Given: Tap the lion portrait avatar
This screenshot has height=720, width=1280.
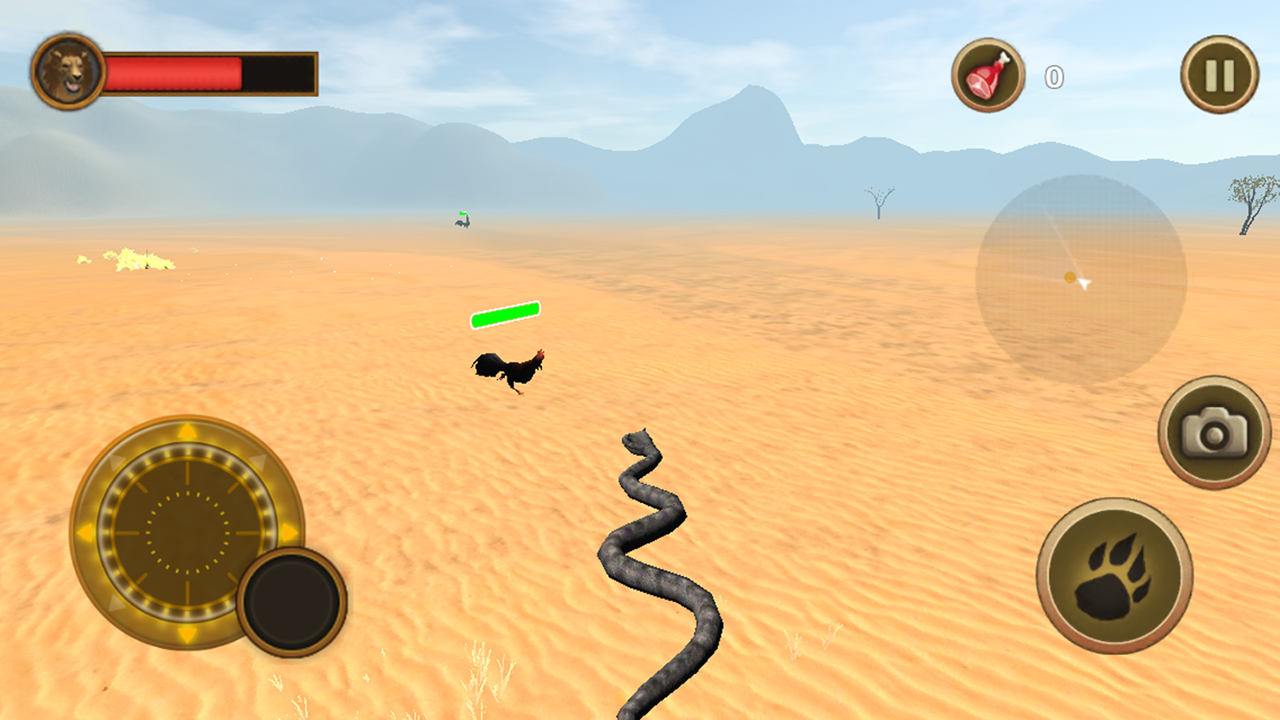Looking at the screenshot, I should click(x=66, y=70).
